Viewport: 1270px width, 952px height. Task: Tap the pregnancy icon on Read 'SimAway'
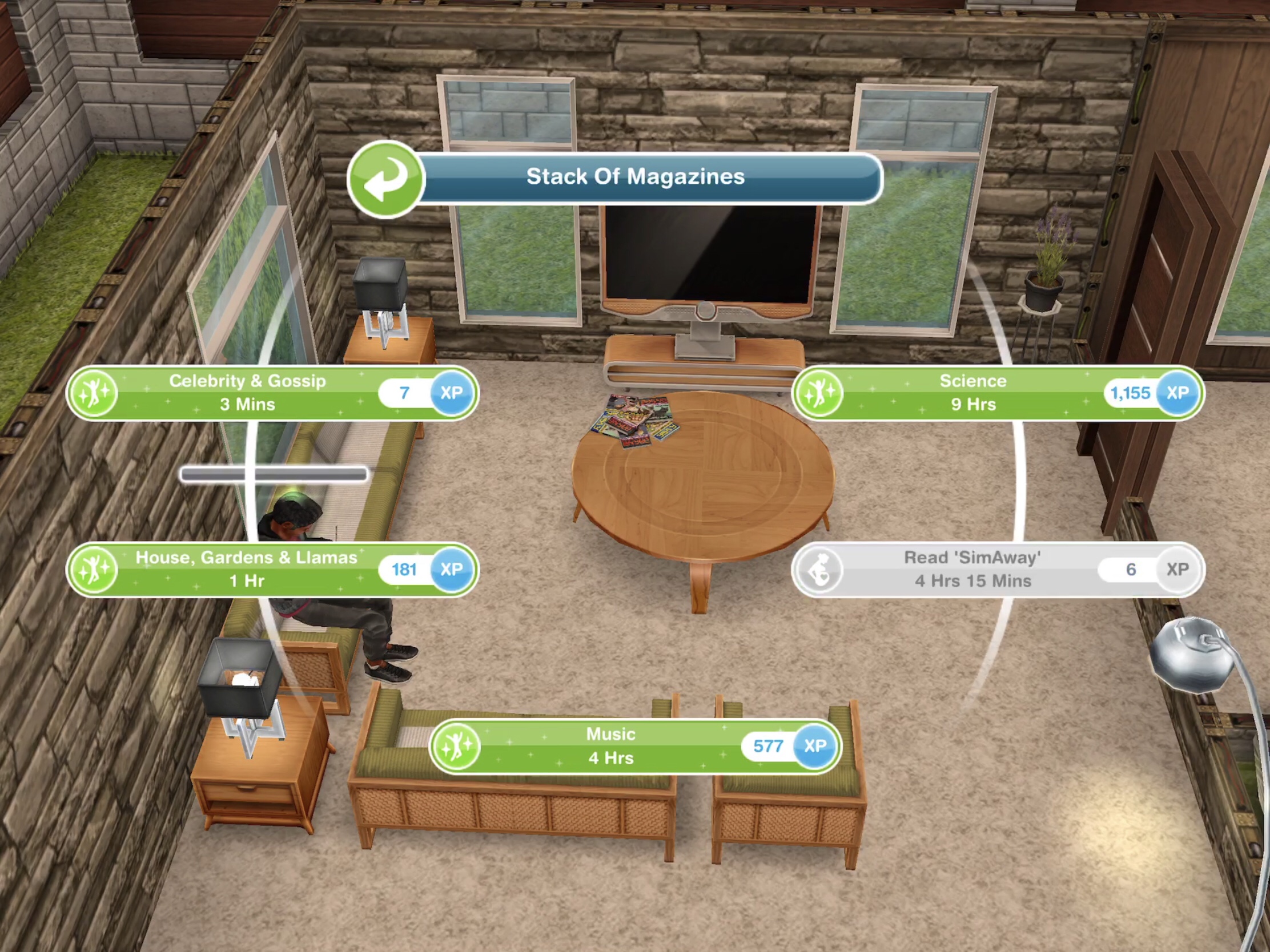click(x=821, y=569)
